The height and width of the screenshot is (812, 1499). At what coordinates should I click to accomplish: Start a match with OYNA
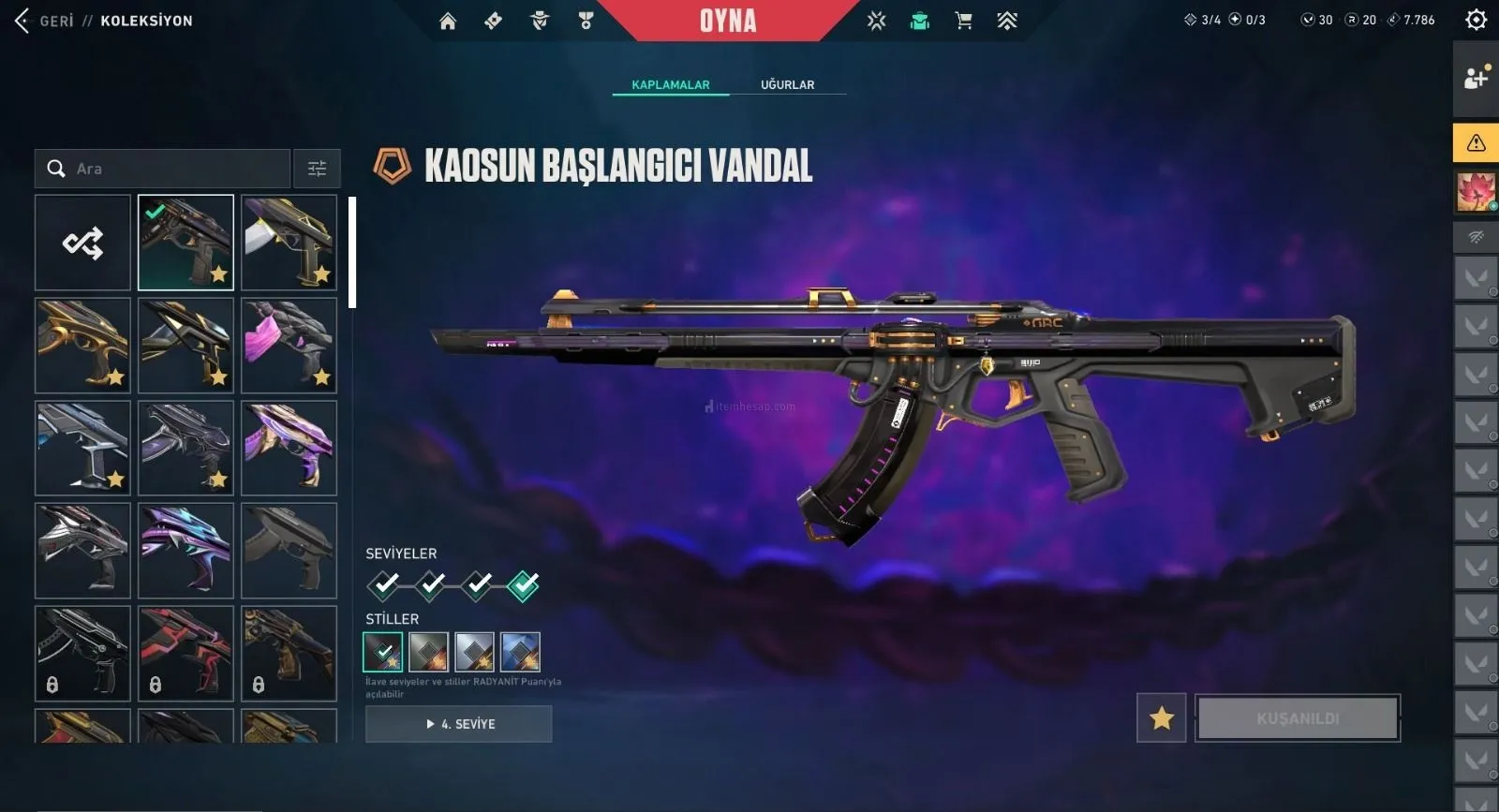coord(727,21)
